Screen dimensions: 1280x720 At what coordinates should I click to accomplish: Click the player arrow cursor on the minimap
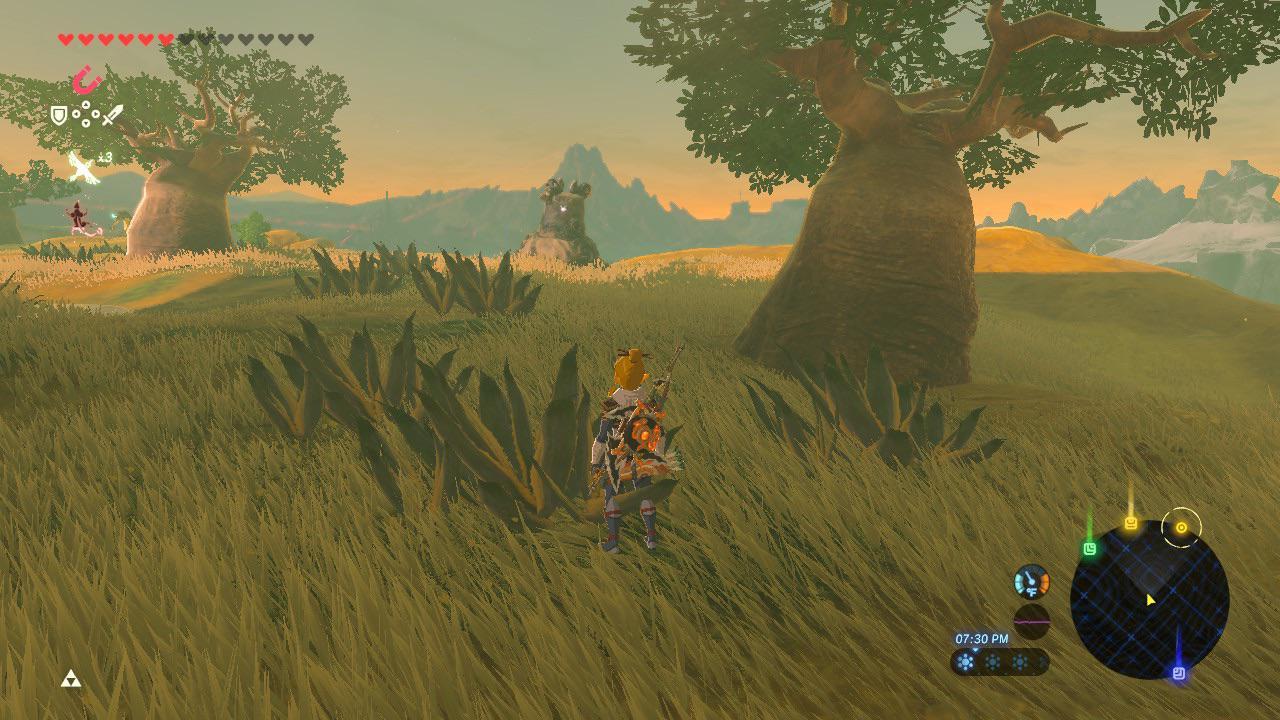coord(1150,599)
